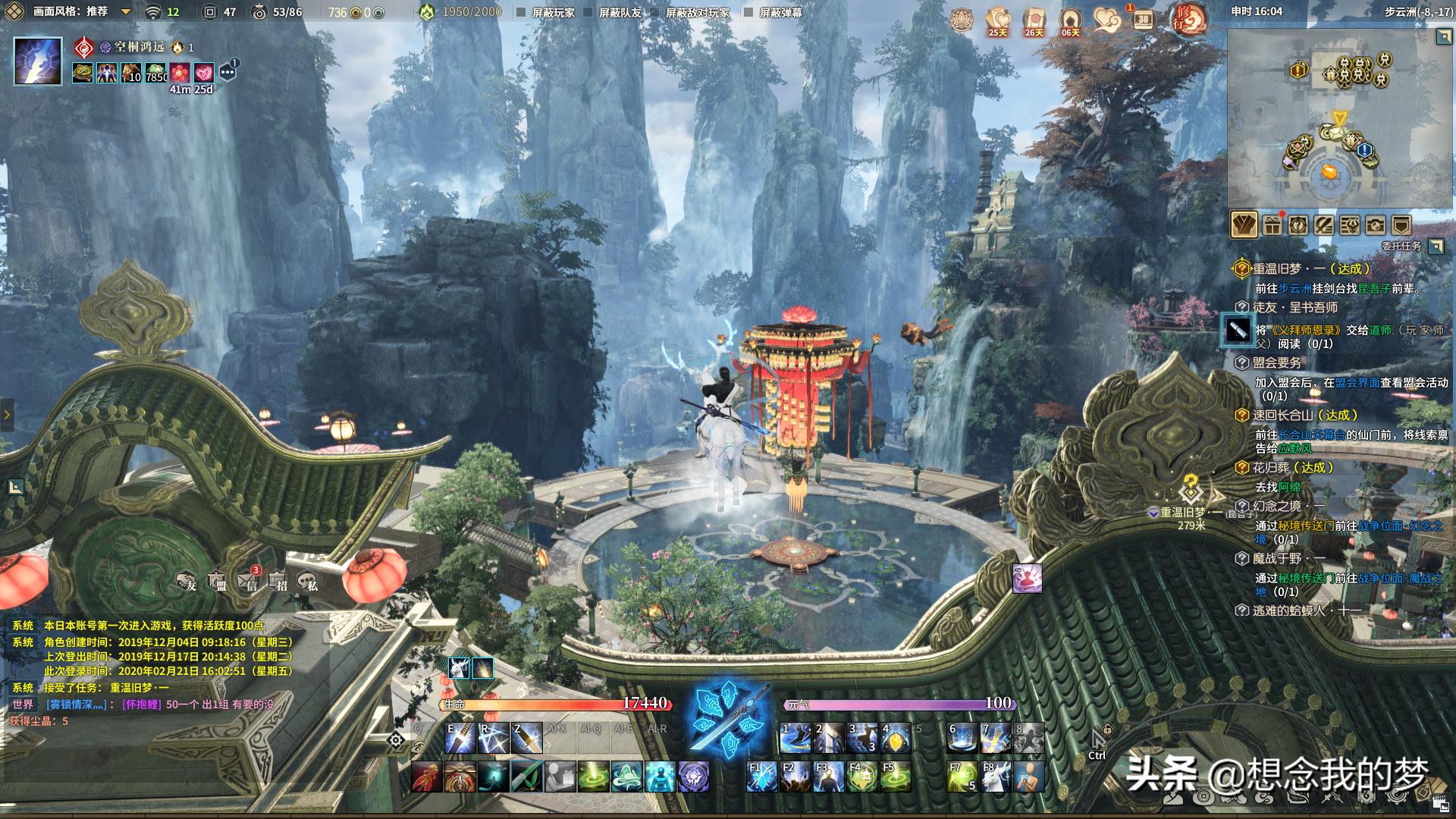Activate the skill in slot 4 with yellow crystal
Screen dimensions: 1456x819
pos(895,738)
